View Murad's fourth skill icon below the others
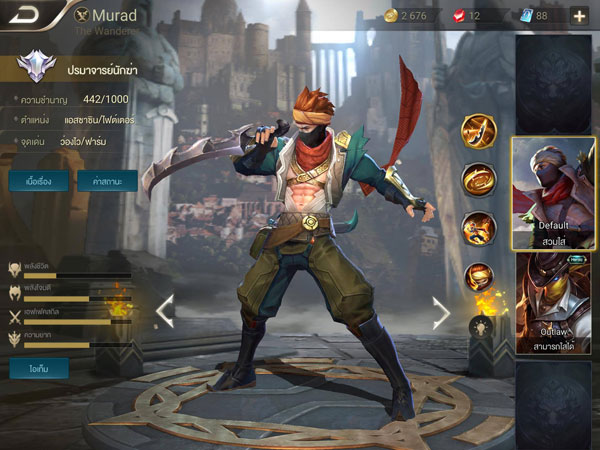Screen dimensions: 600x450 click(x=479, y=276)
